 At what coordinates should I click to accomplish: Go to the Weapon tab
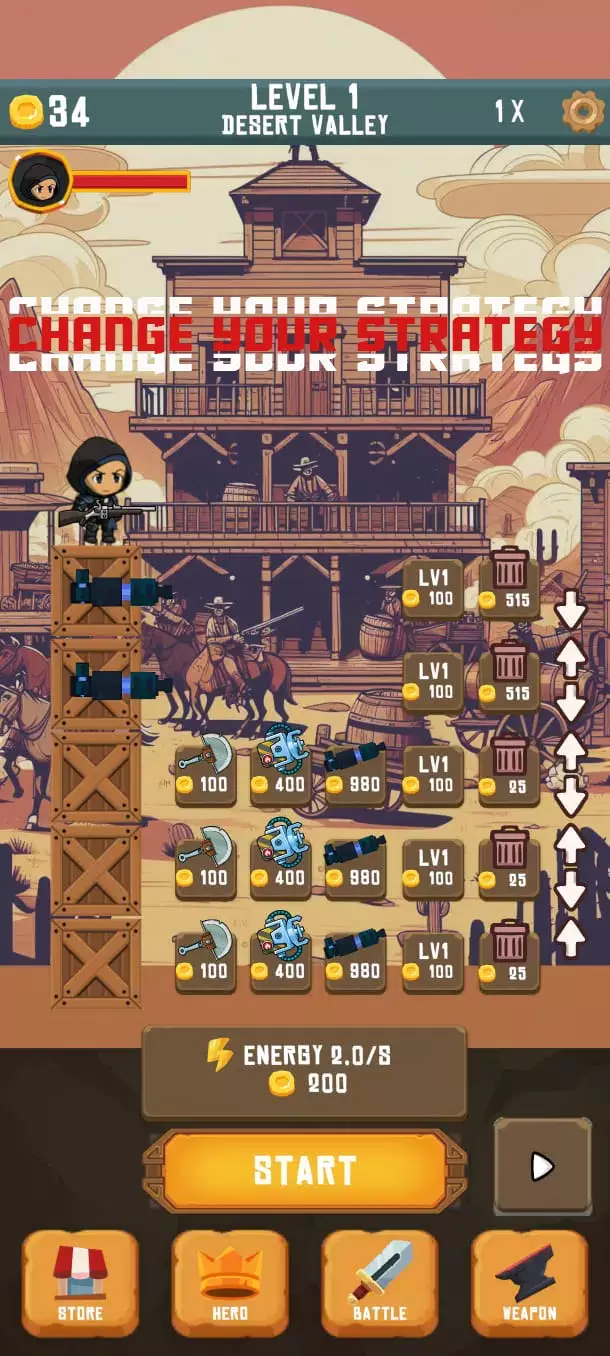(x=530, y=1282)
